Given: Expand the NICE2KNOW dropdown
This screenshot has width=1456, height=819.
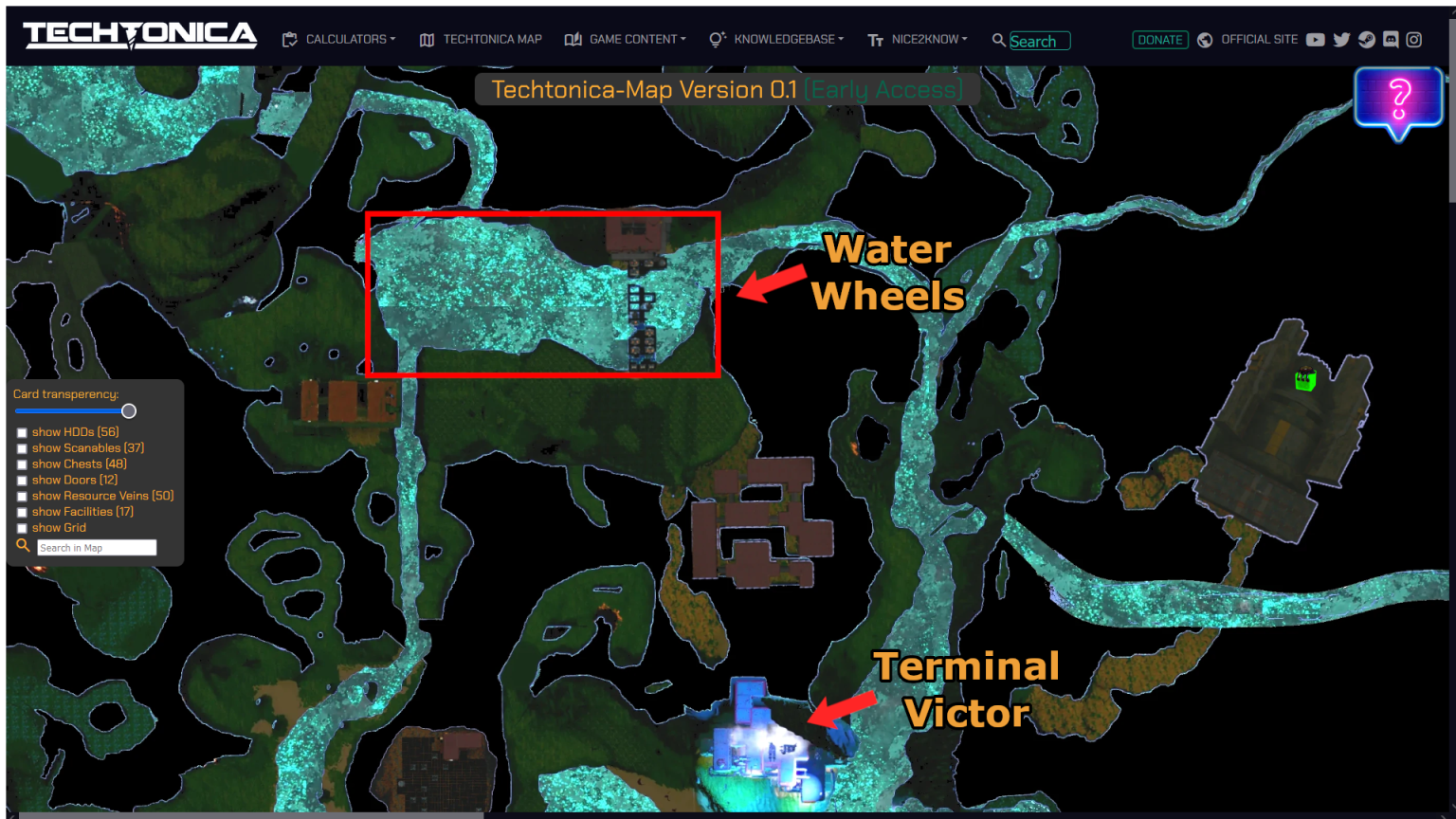Looking at the screenshot, I should pyautogui.click(x=926, y=40).
